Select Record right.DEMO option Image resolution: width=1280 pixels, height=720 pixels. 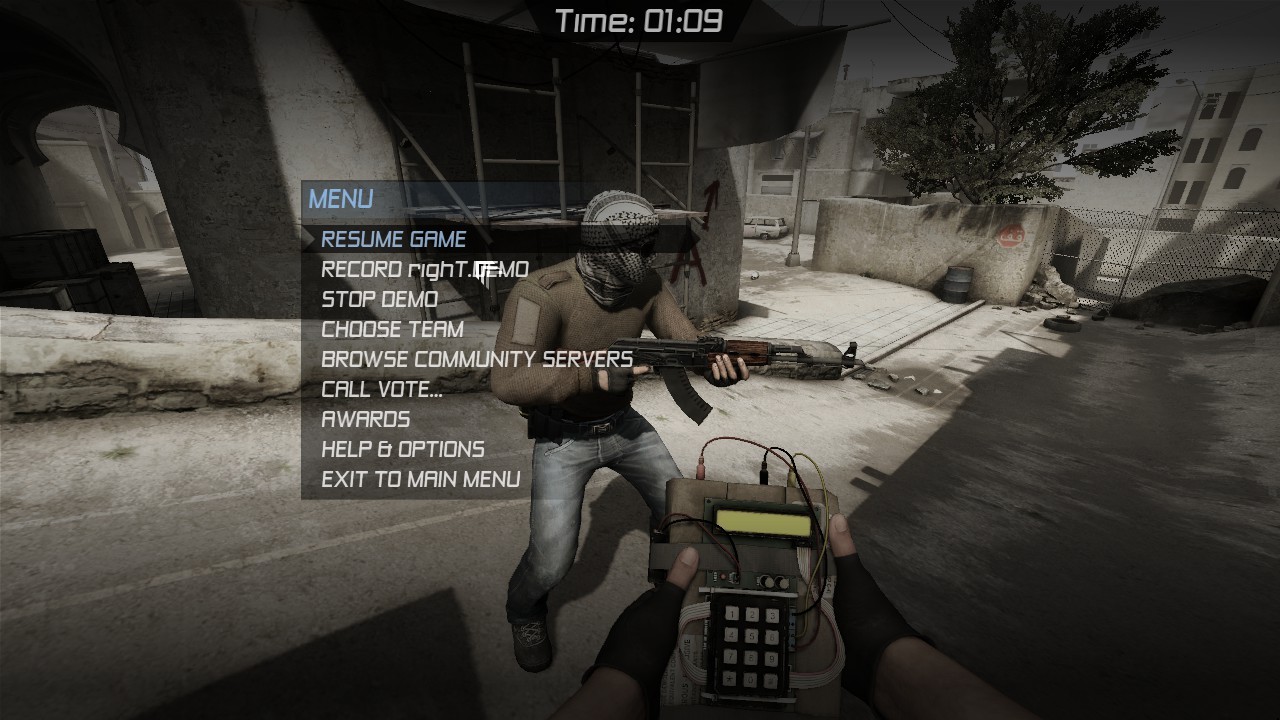pyautogui.click(x=423, y=269)
